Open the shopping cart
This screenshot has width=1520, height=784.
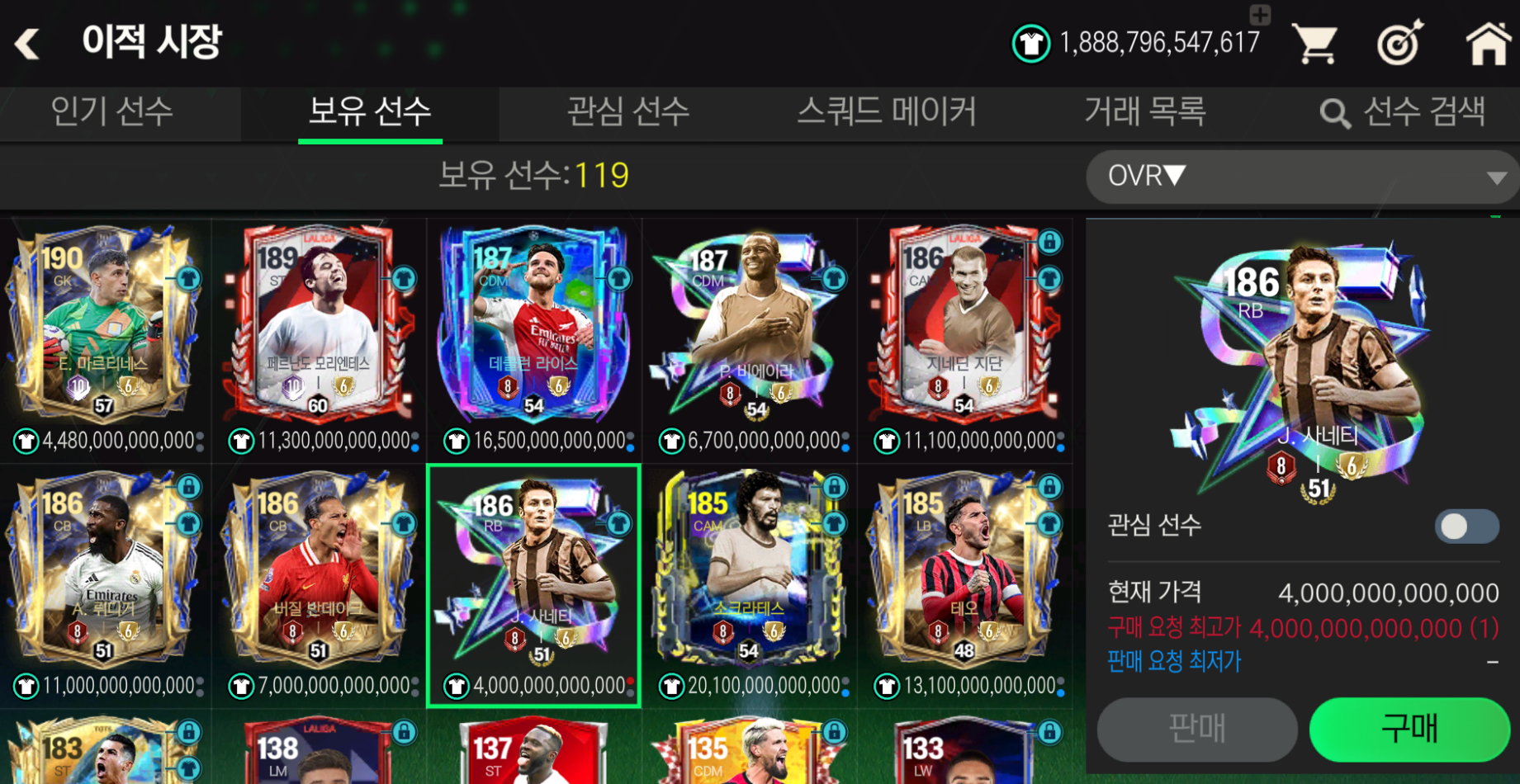(x=1316, y=43)
